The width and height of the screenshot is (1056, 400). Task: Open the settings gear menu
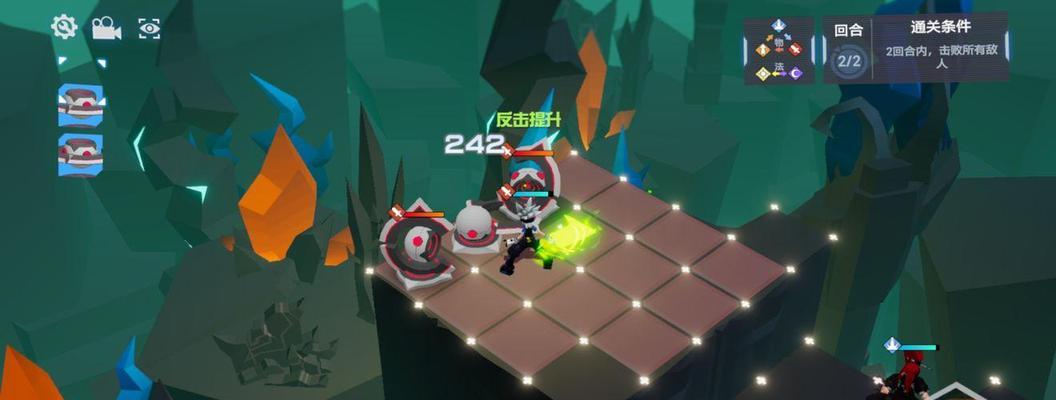pyautogui.click(x=64, y=27)
